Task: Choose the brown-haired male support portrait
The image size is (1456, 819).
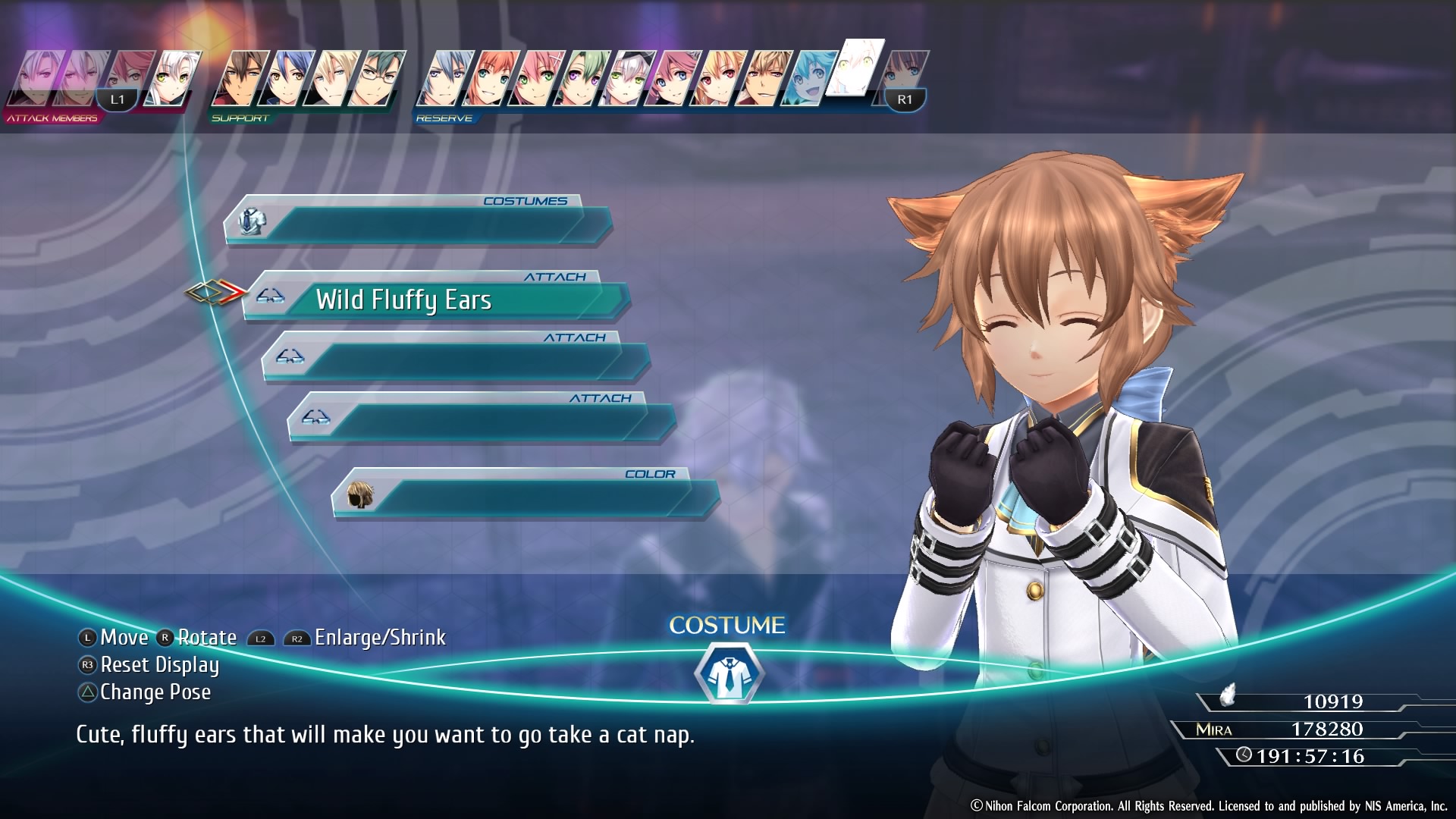Action: [x=240, y=78]
